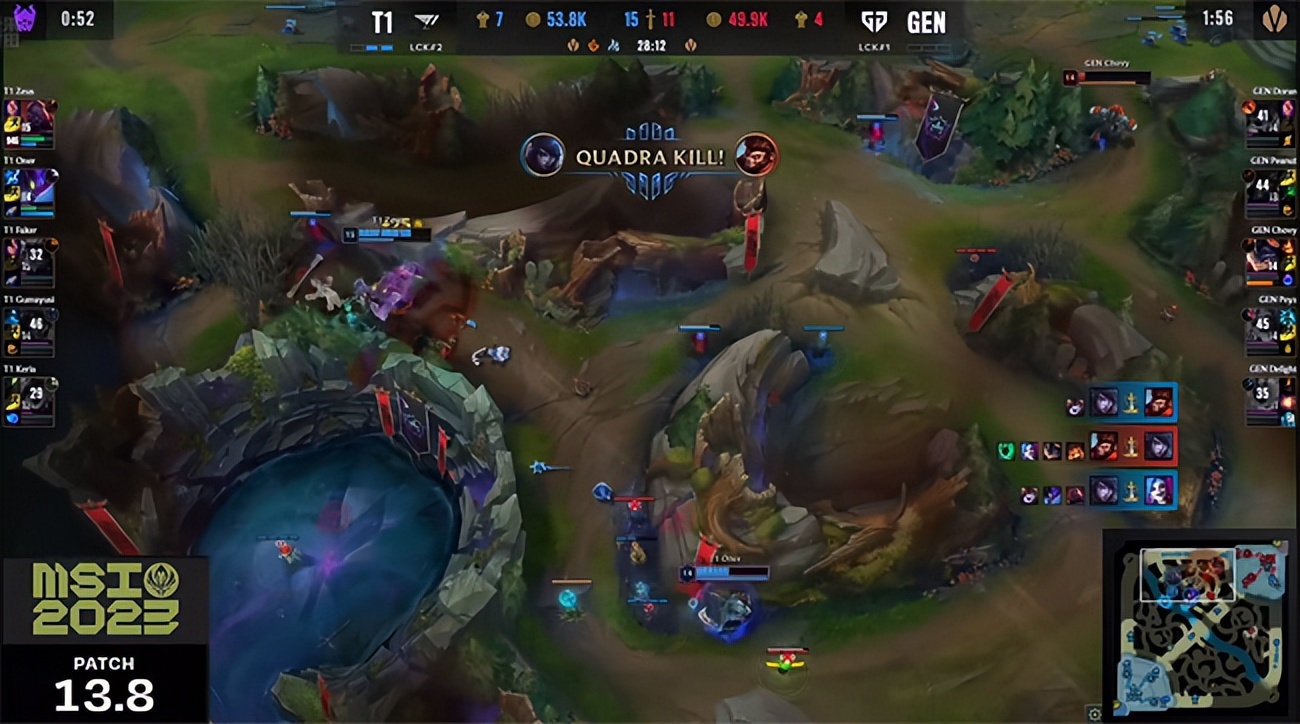Screen dimensions: 1300x724
Task: Choose T1 Faker's player card
Action: [x=28, y=263]
